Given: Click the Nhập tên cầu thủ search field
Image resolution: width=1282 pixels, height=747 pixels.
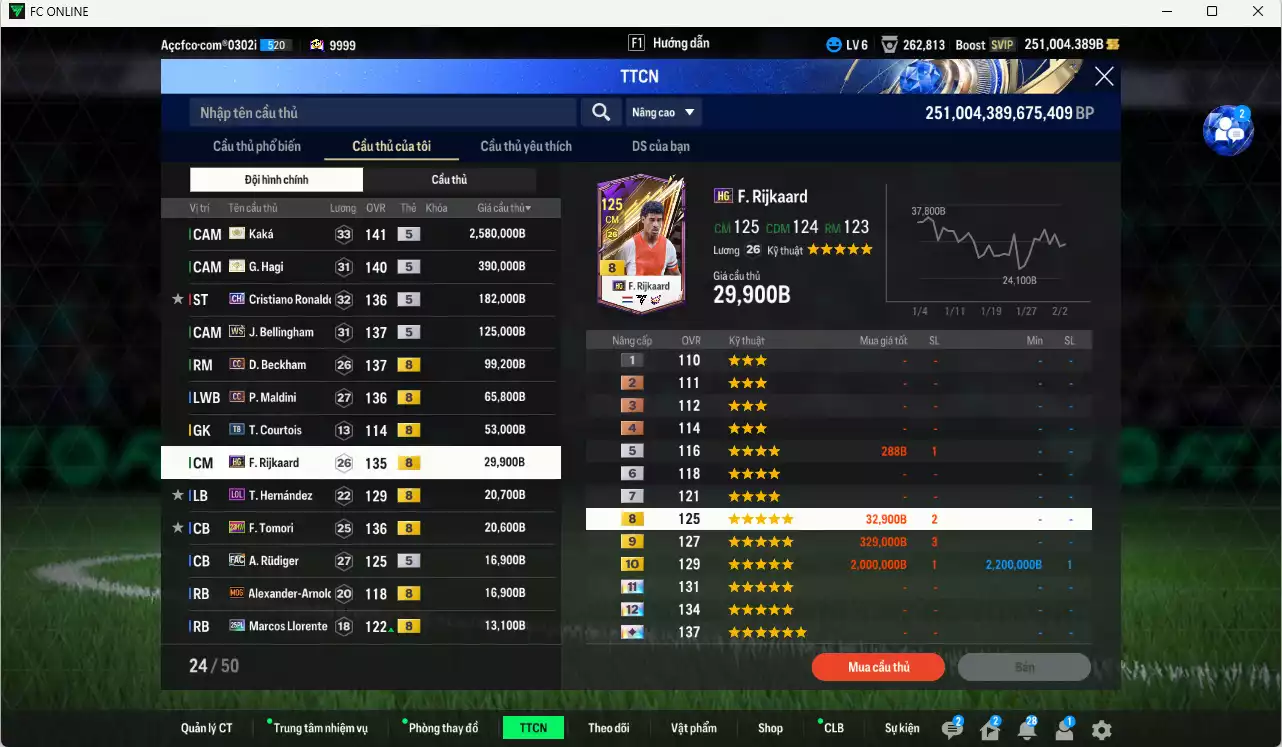Looking at the screenshot, I should click(x=380, y=112).
